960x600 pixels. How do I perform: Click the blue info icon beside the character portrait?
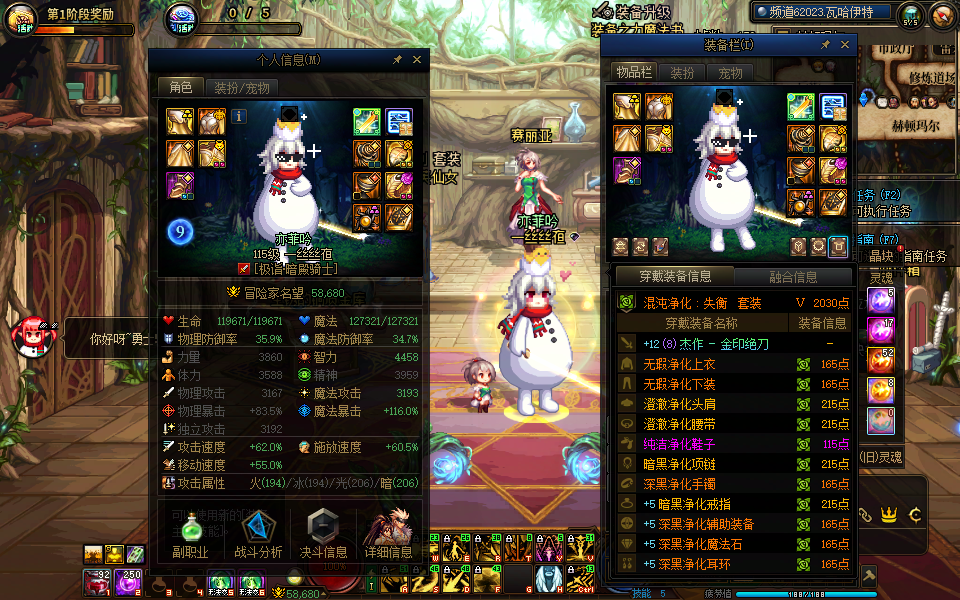click(239, 116)
